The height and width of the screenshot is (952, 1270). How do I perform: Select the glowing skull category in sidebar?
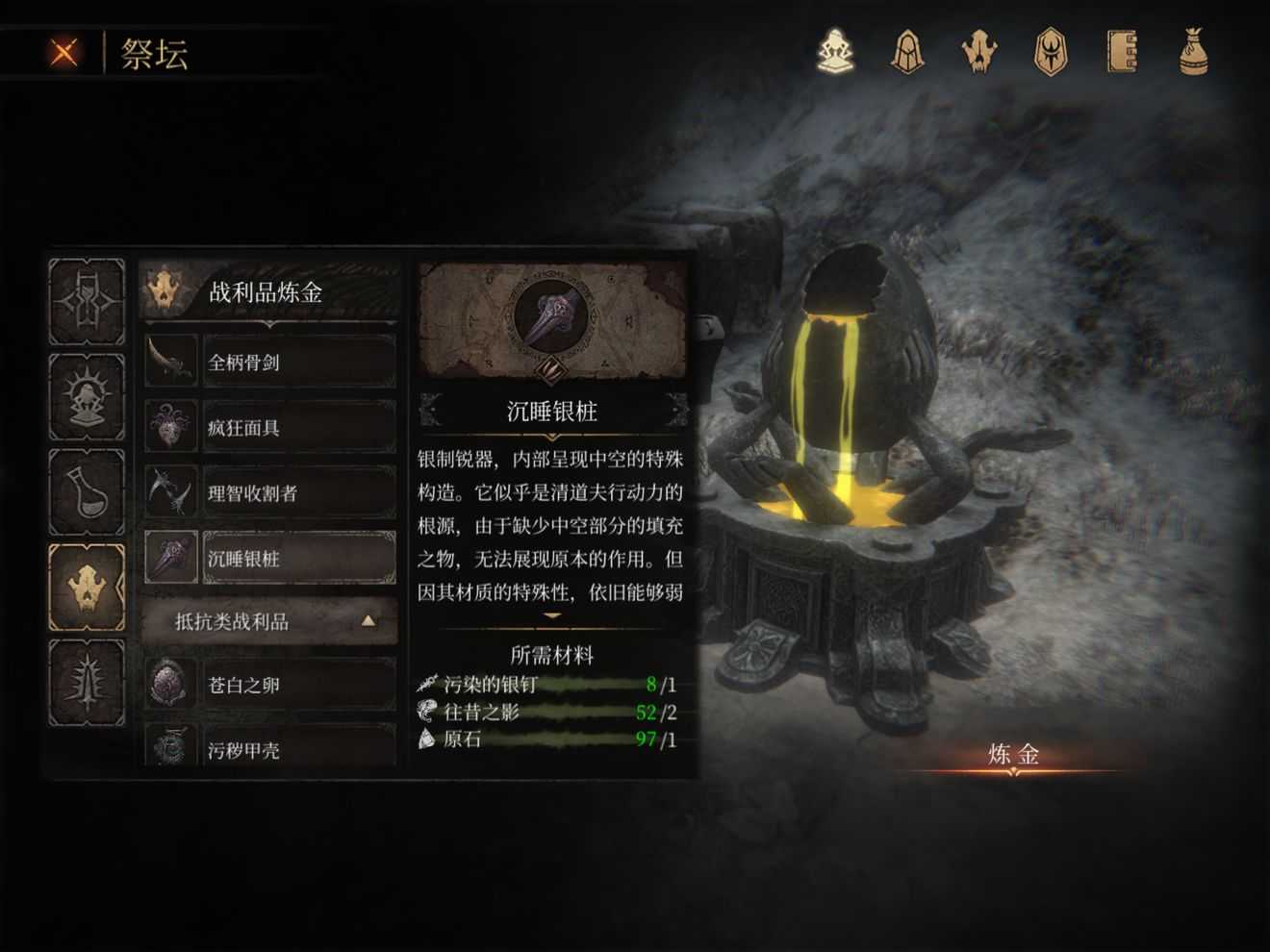[x=87, y=583]
